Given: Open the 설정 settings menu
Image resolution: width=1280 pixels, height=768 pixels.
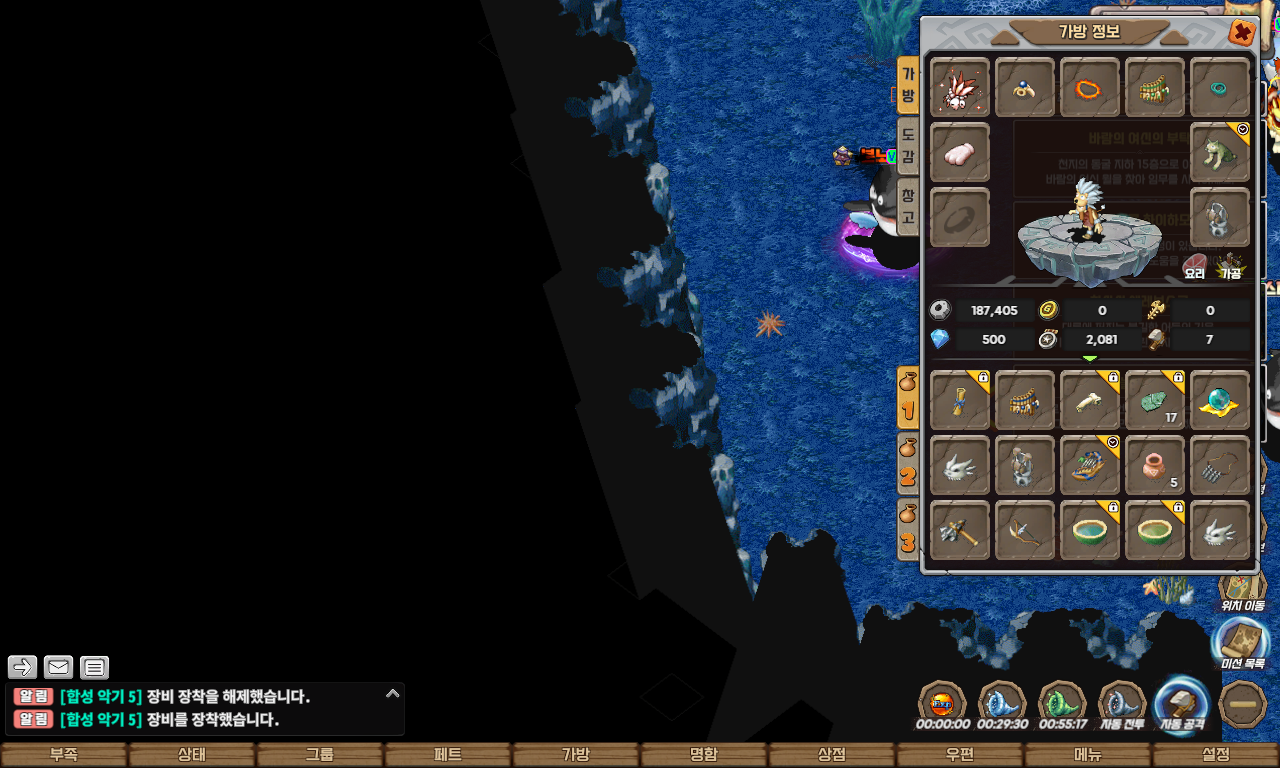Looking at the screenshot, I should coord(1215,755).
